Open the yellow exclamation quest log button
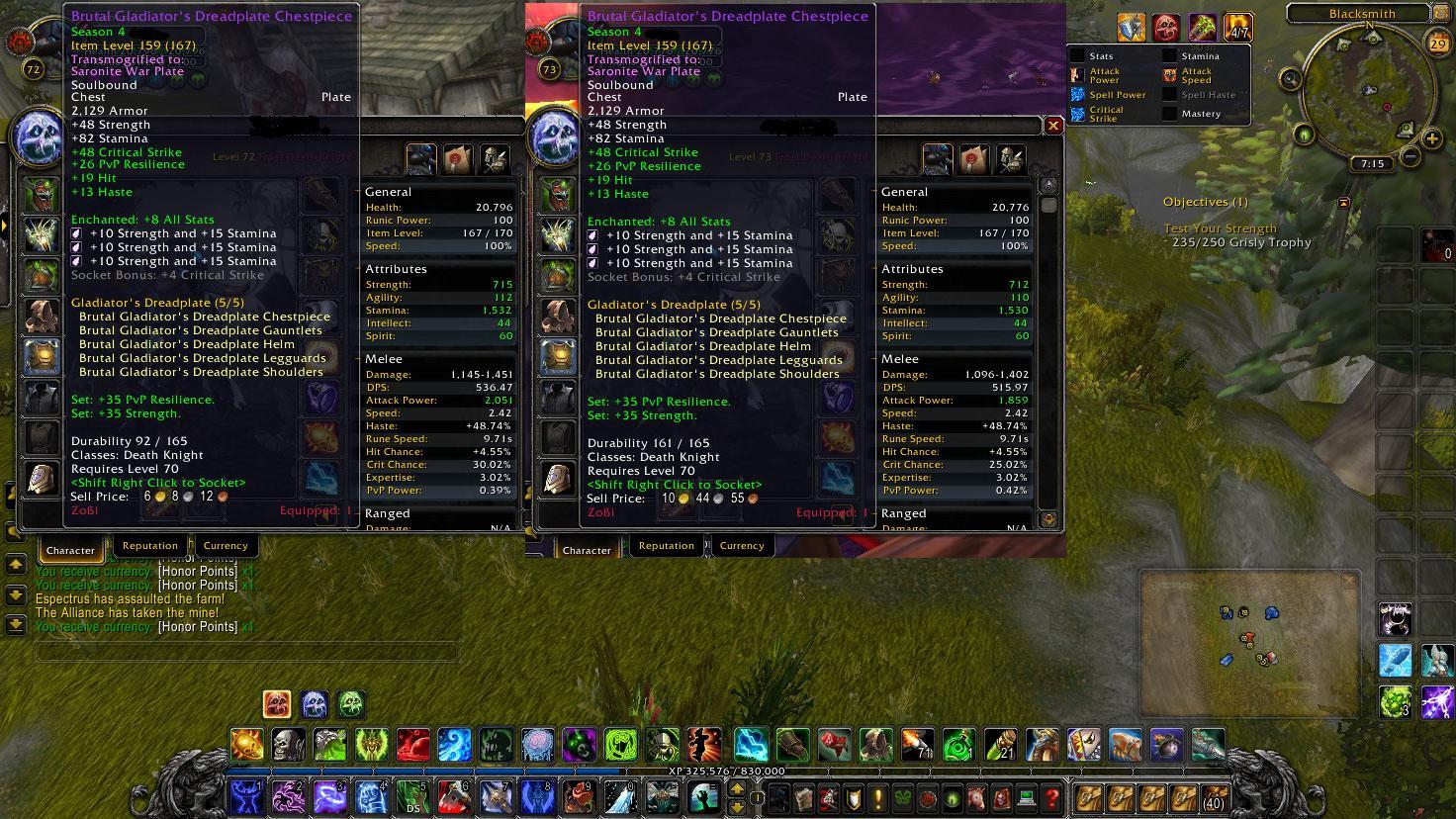 point(851,797)
